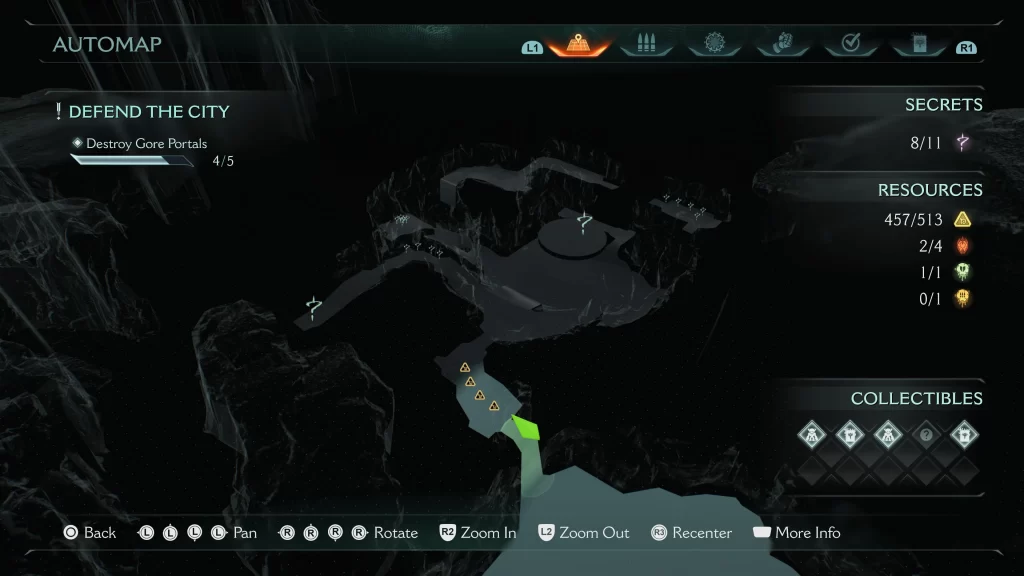Switch to the bullets arsenal tab
This screenshot has width=1024, height=576.
pyautogui.click(x=645, y=44)
